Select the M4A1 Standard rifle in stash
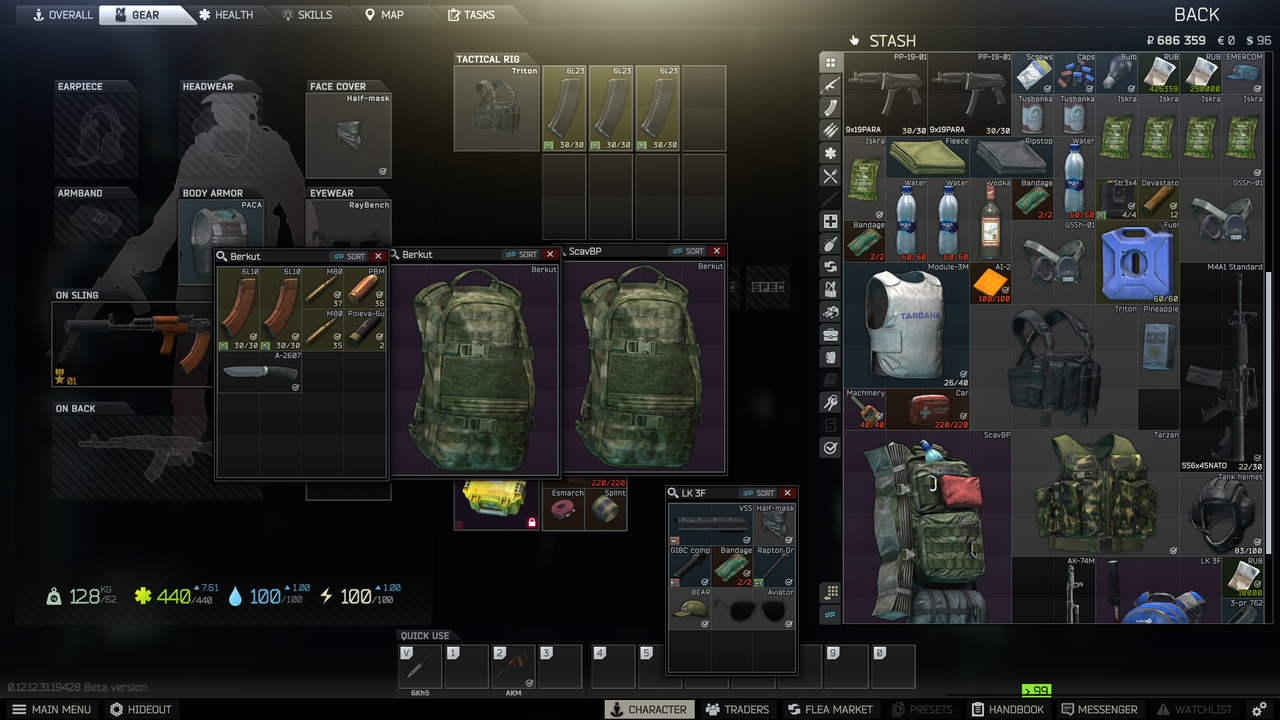The image size is (1280, 720). (1222, 367)
